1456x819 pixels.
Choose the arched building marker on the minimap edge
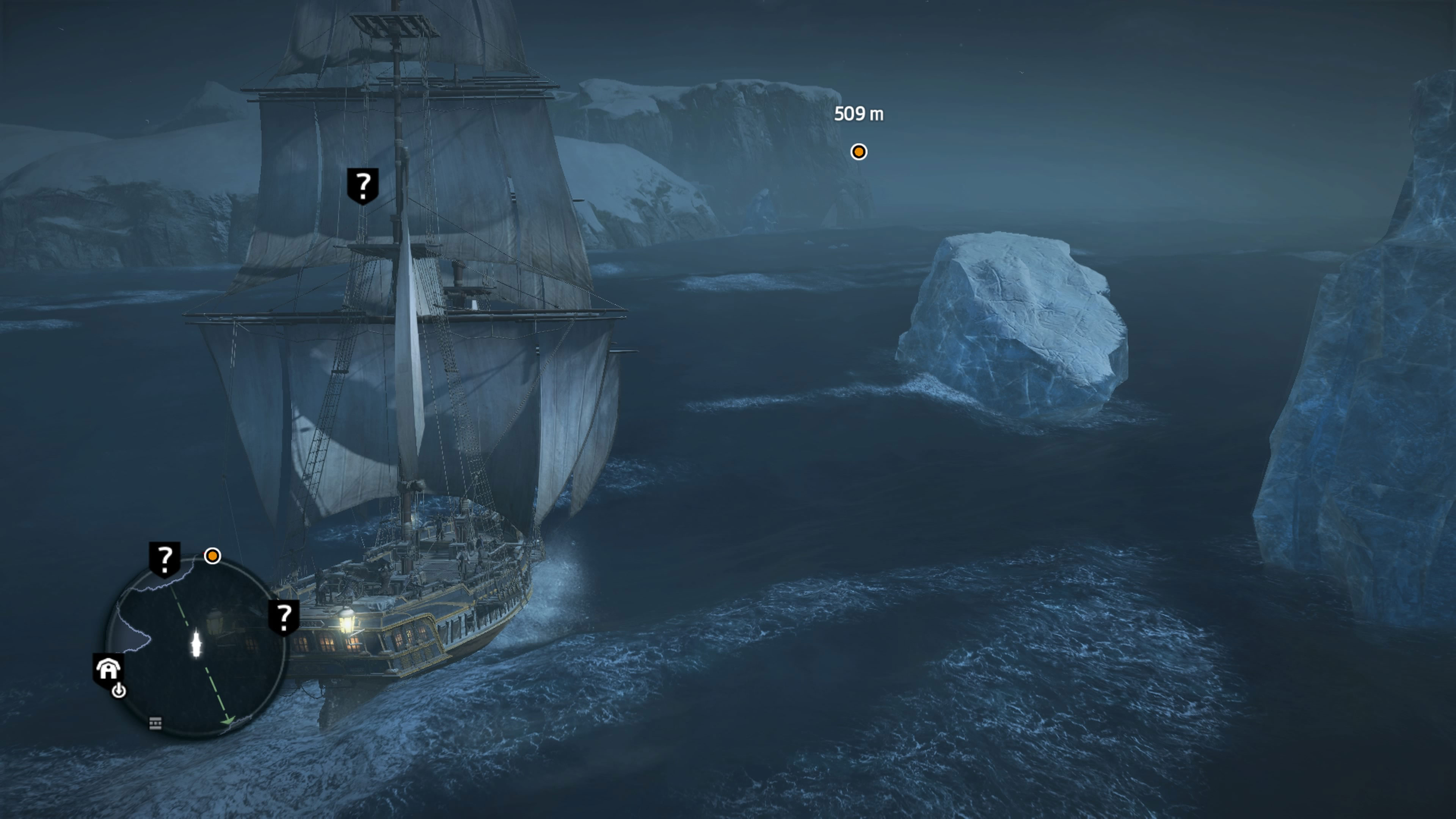[x=108, y=670]
